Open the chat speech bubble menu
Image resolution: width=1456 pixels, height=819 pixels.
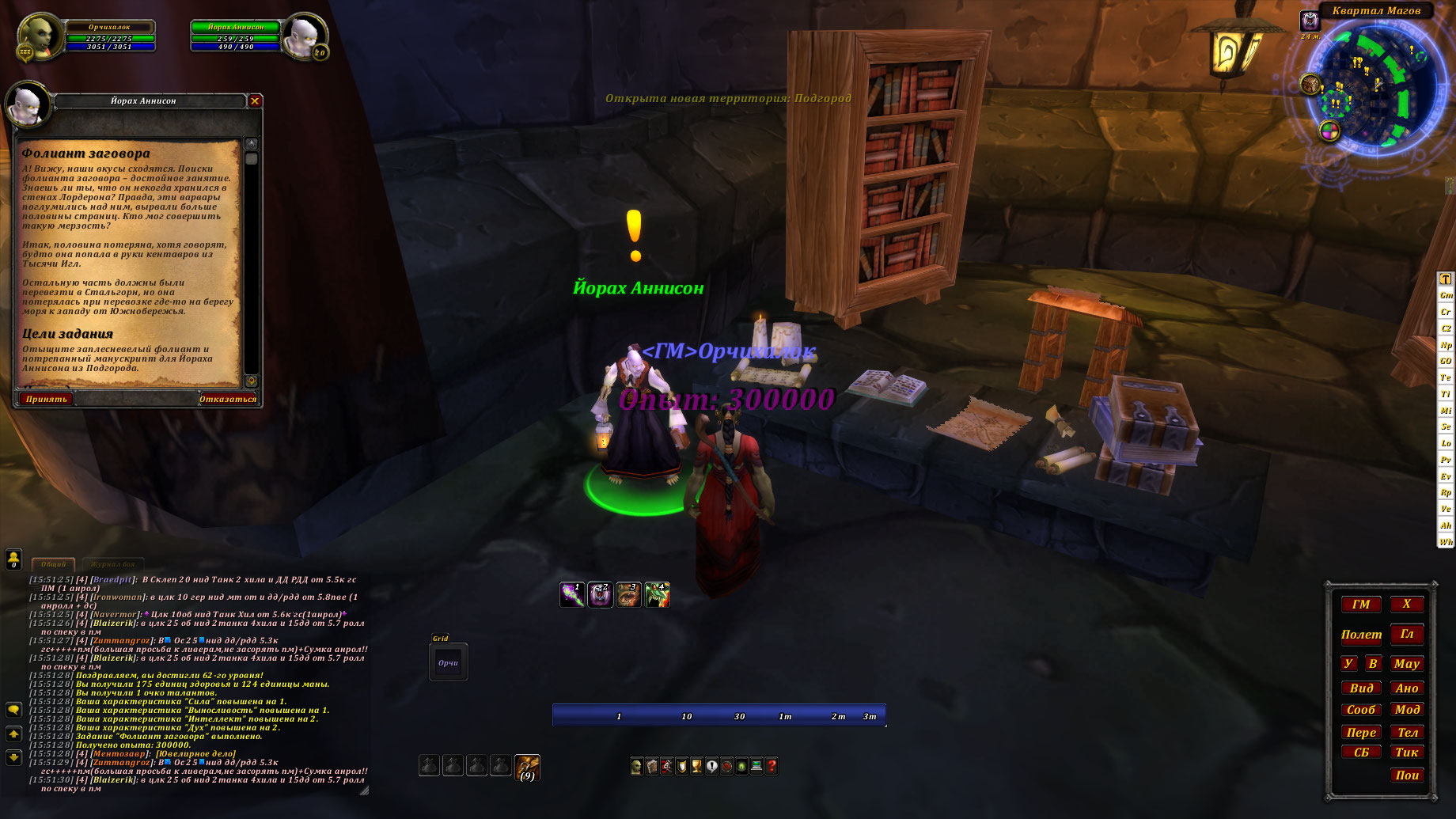[x=13, y=710]
